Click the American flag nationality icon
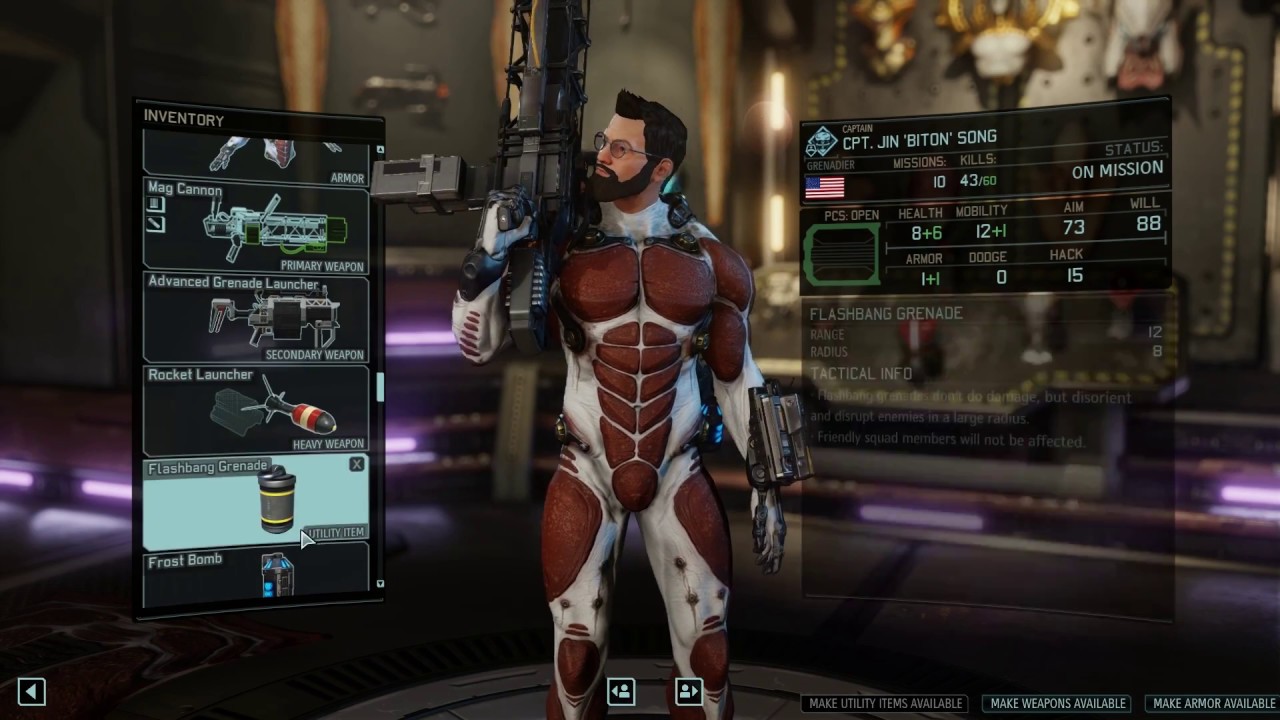Image resolution: width=1280 pixels, height=720 pixels. [824, 186]
